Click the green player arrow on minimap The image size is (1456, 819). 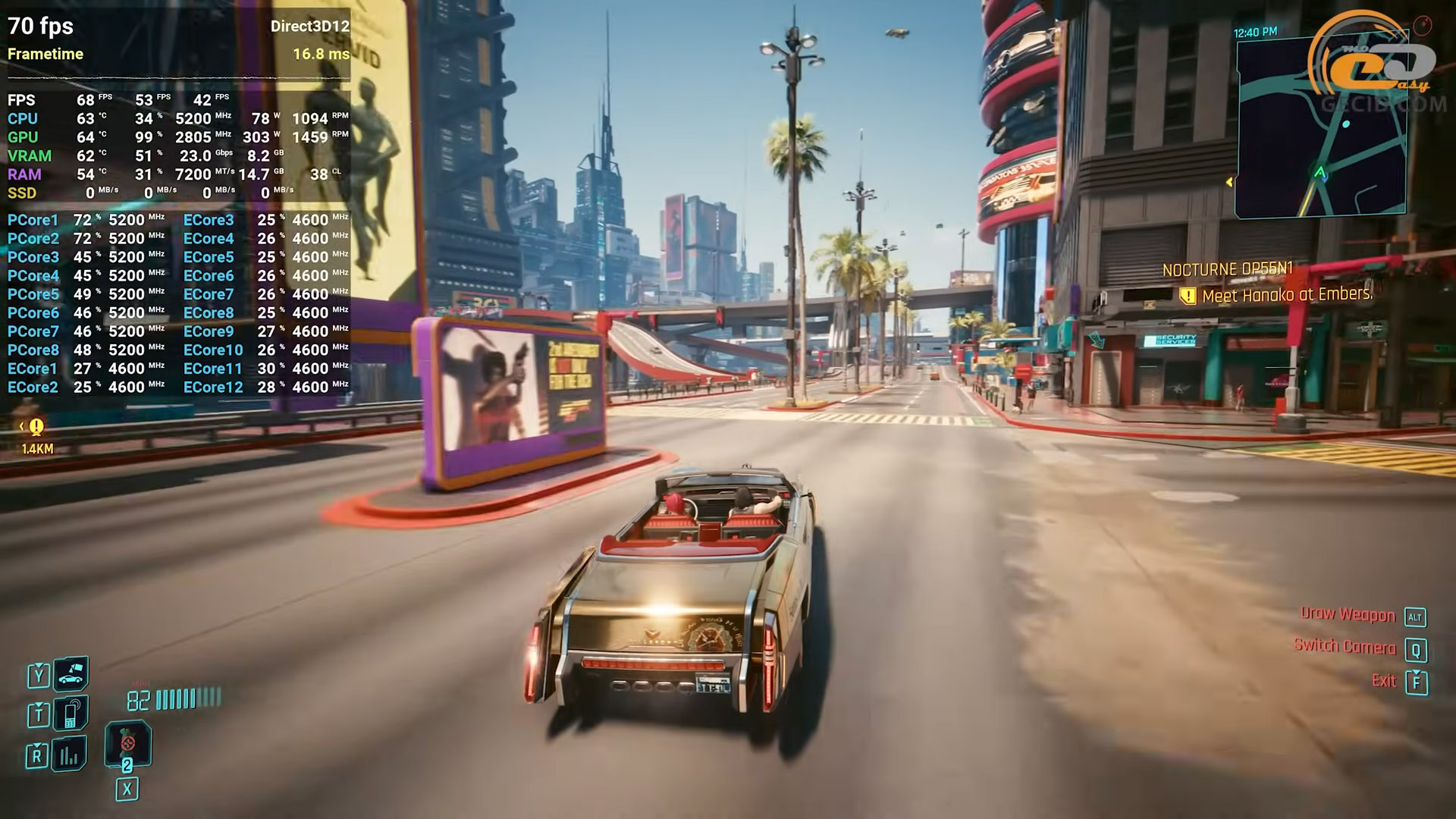pos(1320,173)
